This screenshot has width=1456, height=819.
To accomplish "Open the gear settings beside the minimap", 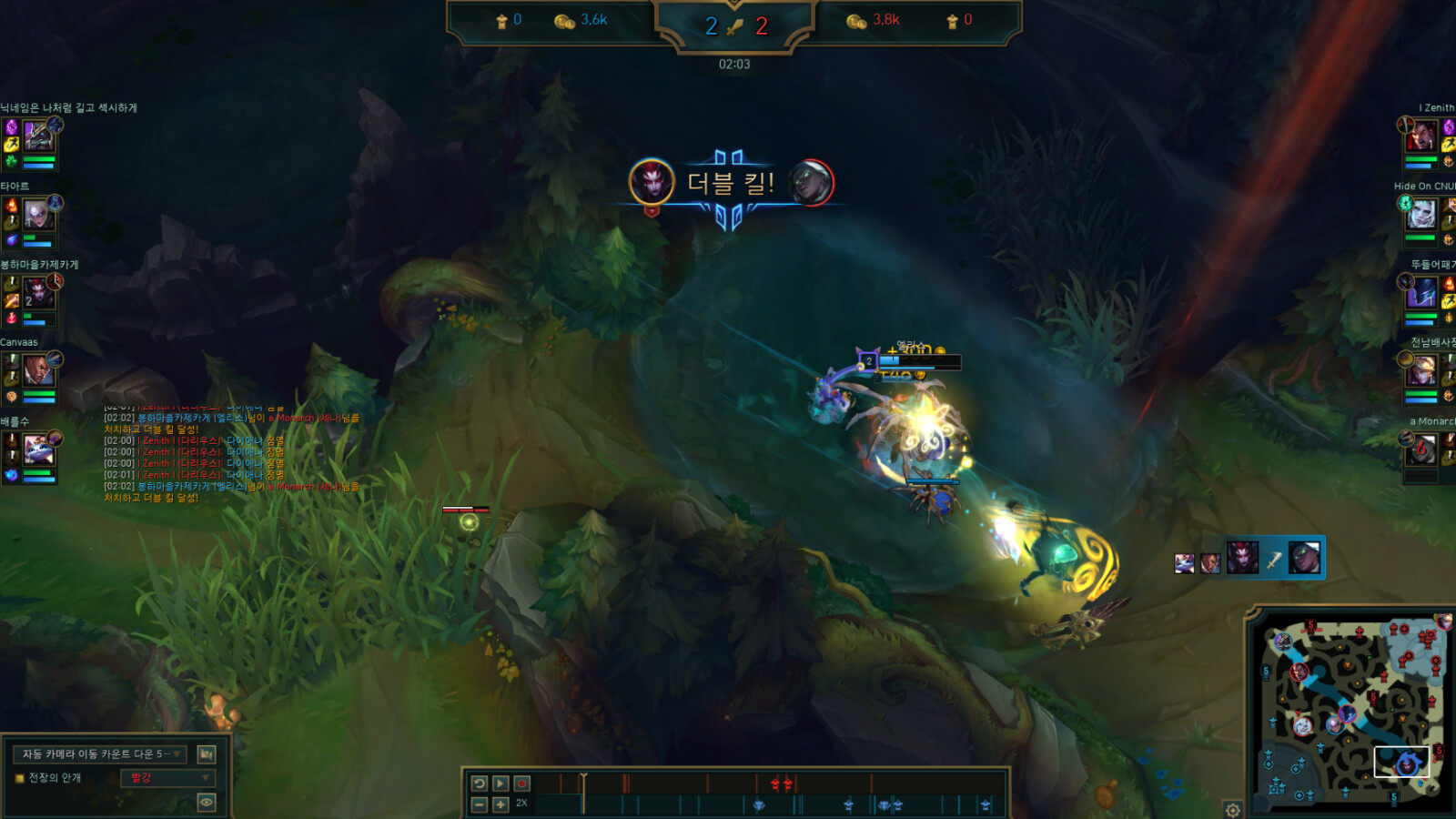I will pyautogui.click(x=1232, y=809).
